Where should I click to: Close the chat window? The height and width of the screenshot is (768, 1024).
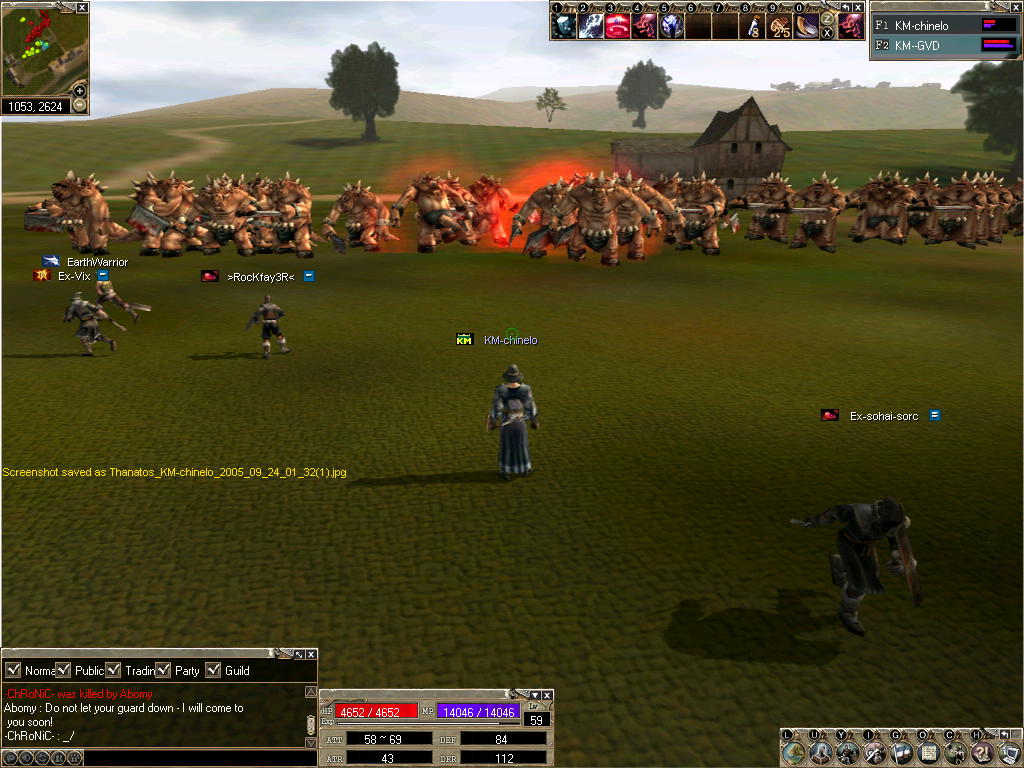(311, 654)
